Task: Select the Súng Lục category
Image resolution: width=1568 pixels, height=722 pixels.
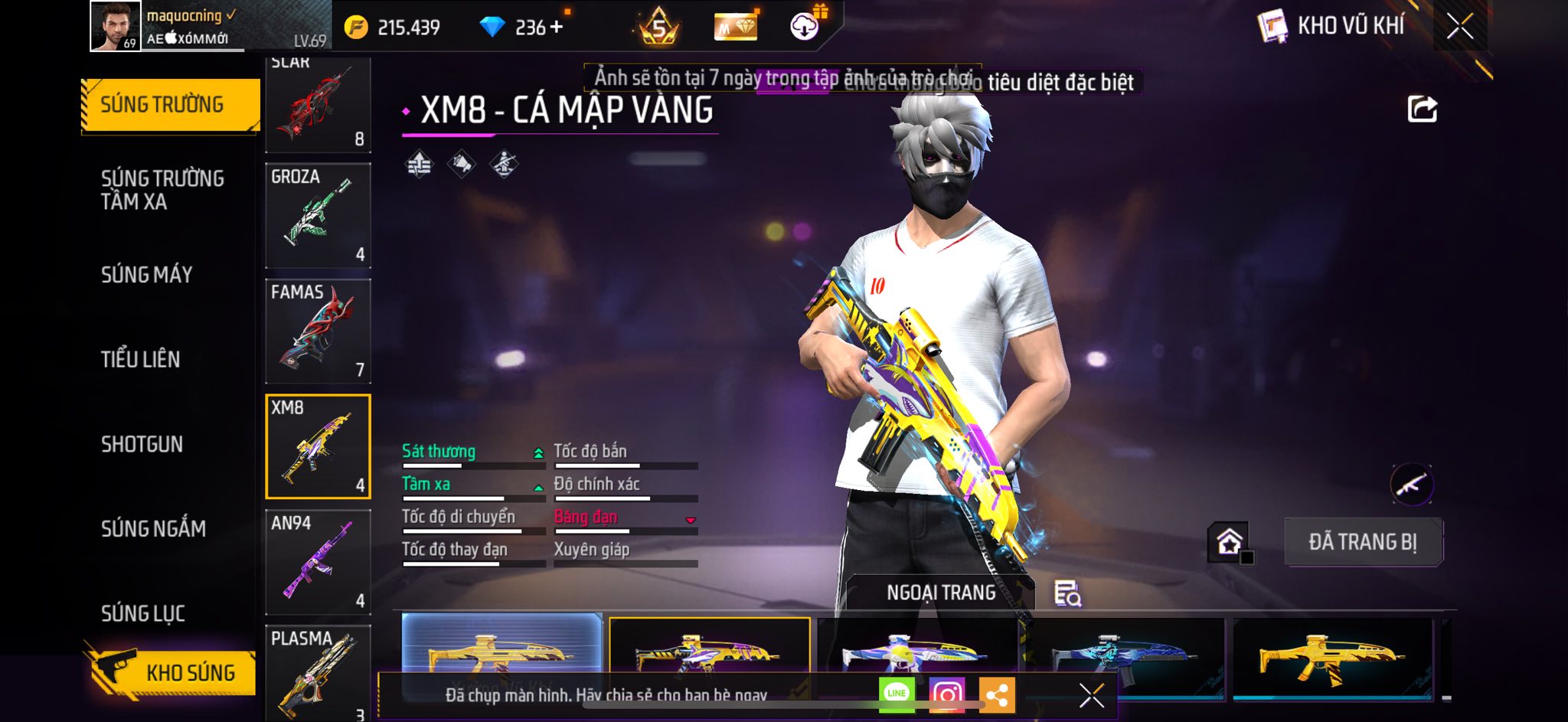Action: (x=143, y=613)
